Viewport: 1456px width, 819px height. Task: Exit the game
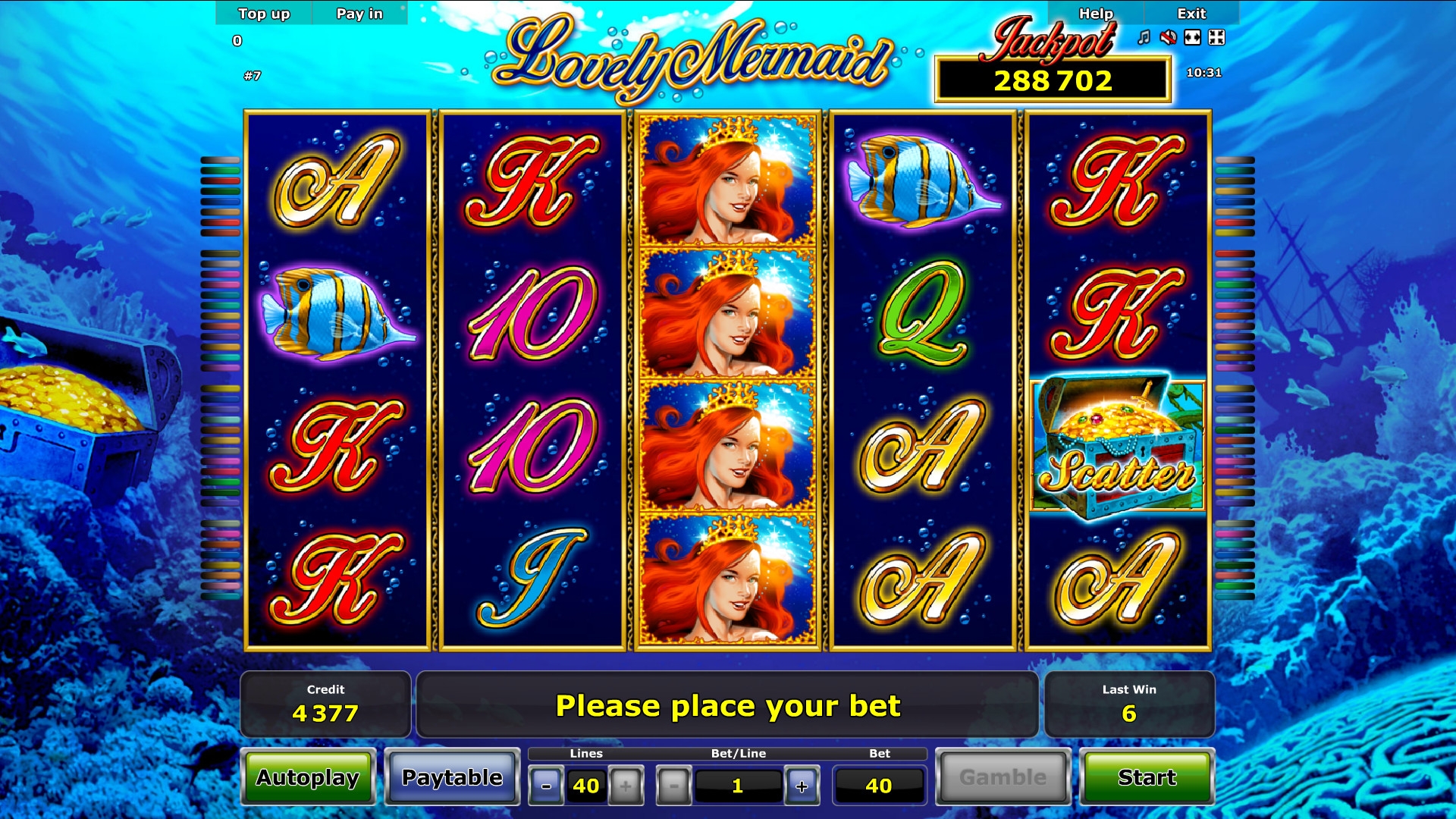(x=1191, y=14)
